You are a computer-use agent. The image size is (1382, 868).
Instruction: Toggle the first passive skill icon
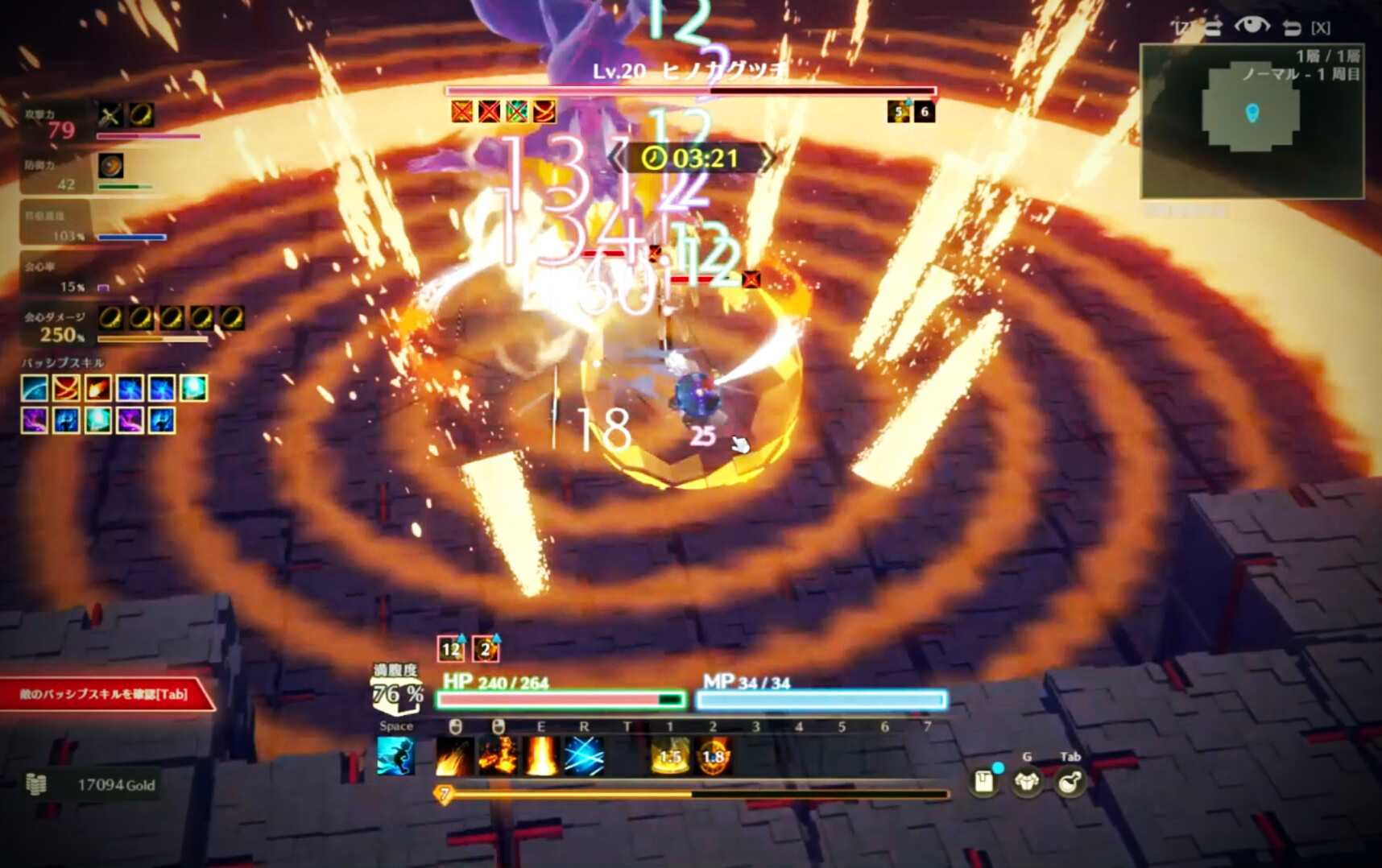(33, 388)
